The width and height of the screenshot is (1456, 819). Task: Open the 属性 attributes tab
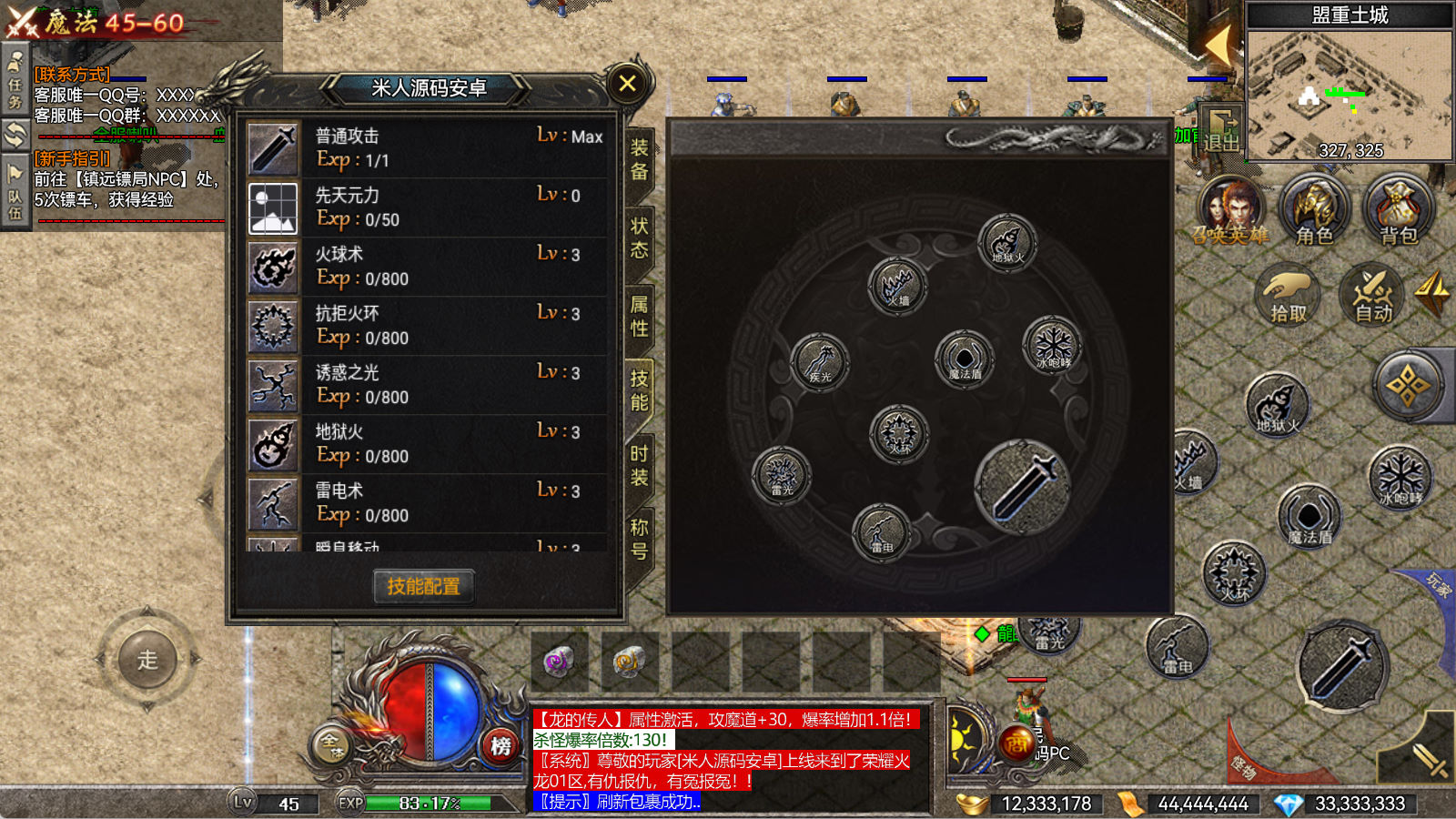point(640,315)
